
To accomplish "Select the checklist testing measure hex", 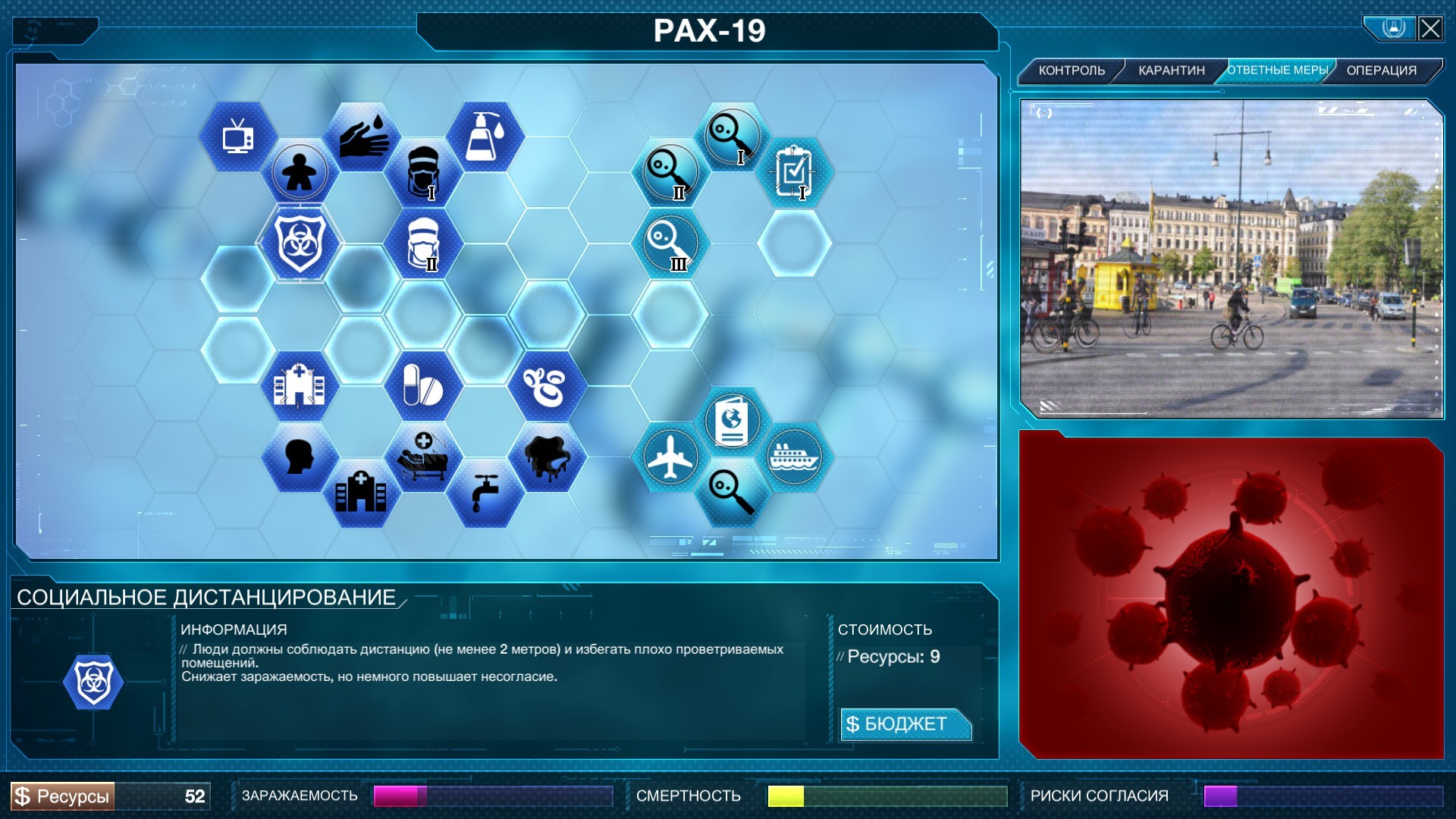I will point(796,173).
